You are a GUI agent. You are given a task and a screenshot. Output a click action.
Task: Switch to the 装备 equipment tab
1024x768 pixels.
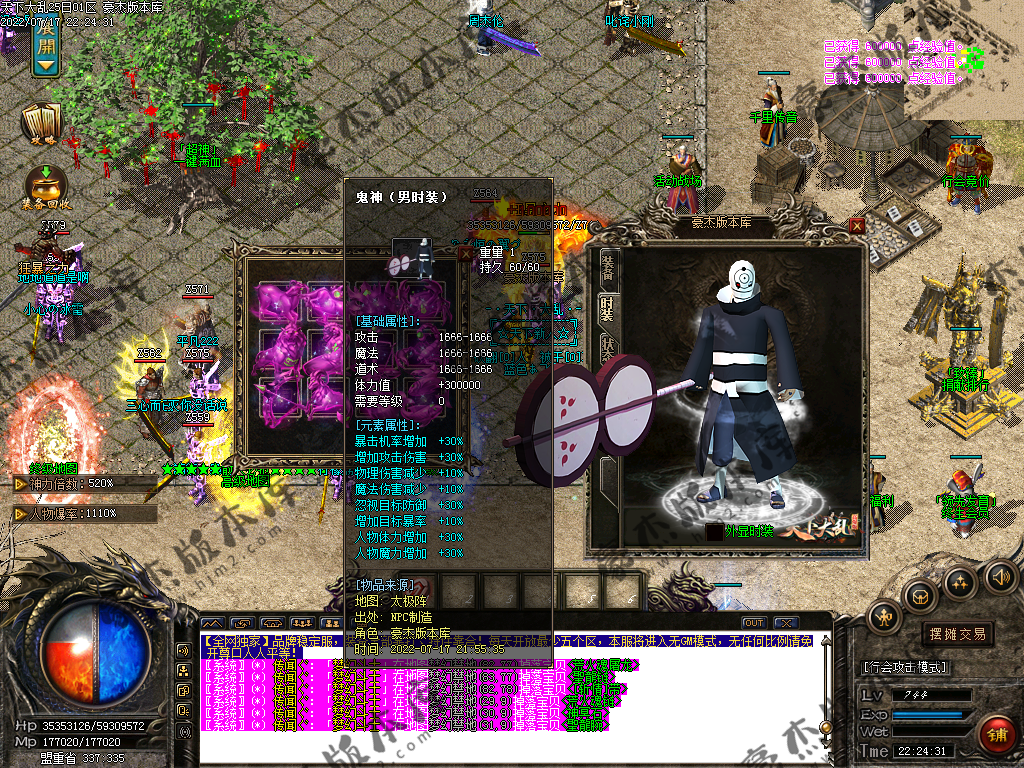tap(608, 267)
